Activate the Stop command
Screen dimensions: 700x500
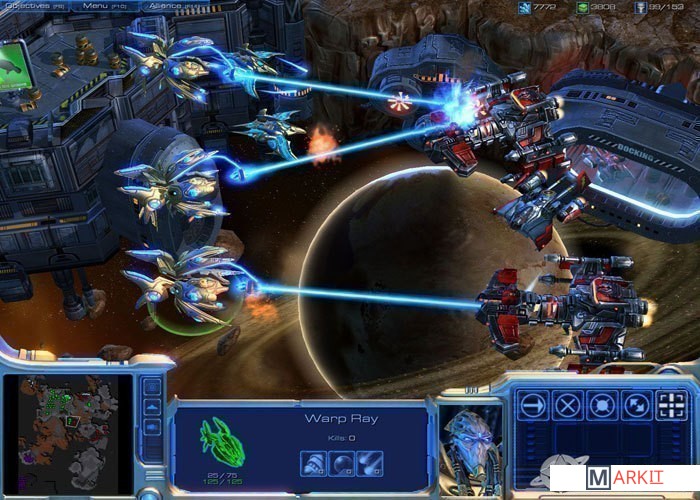[x=568, y=405]
